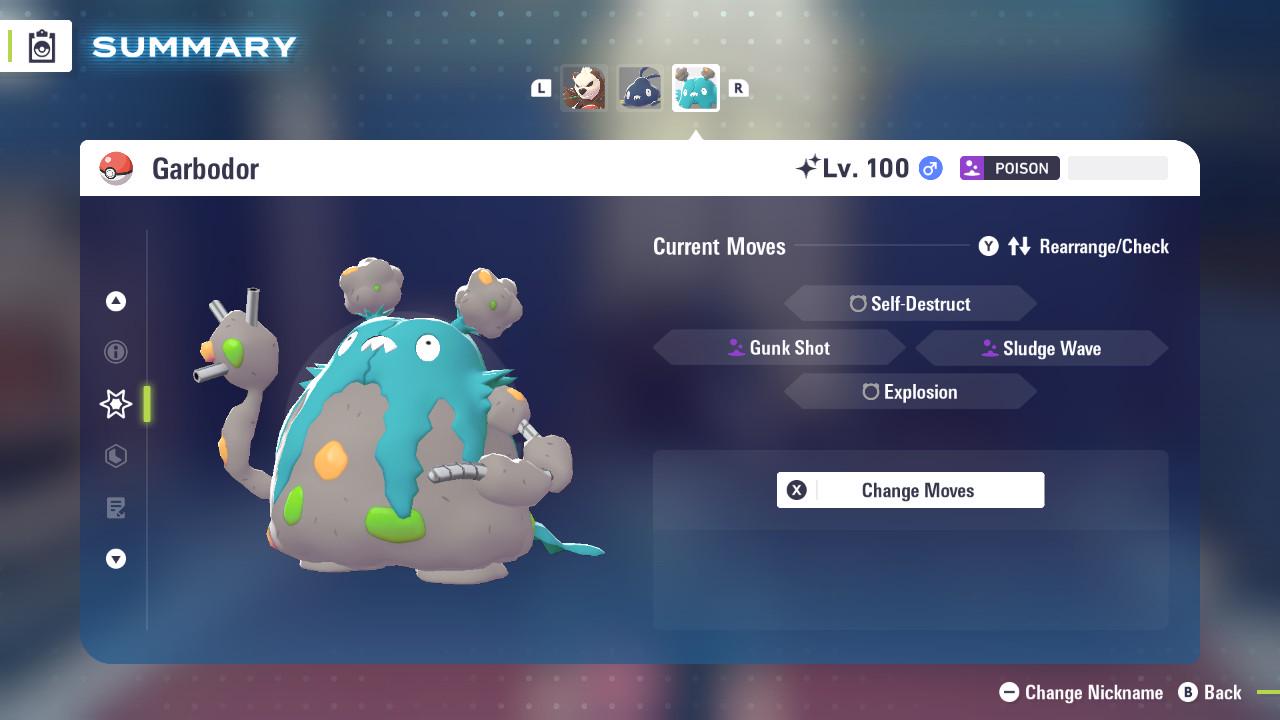Switch to Pangoro's summary thumbnail

(585, 87)
